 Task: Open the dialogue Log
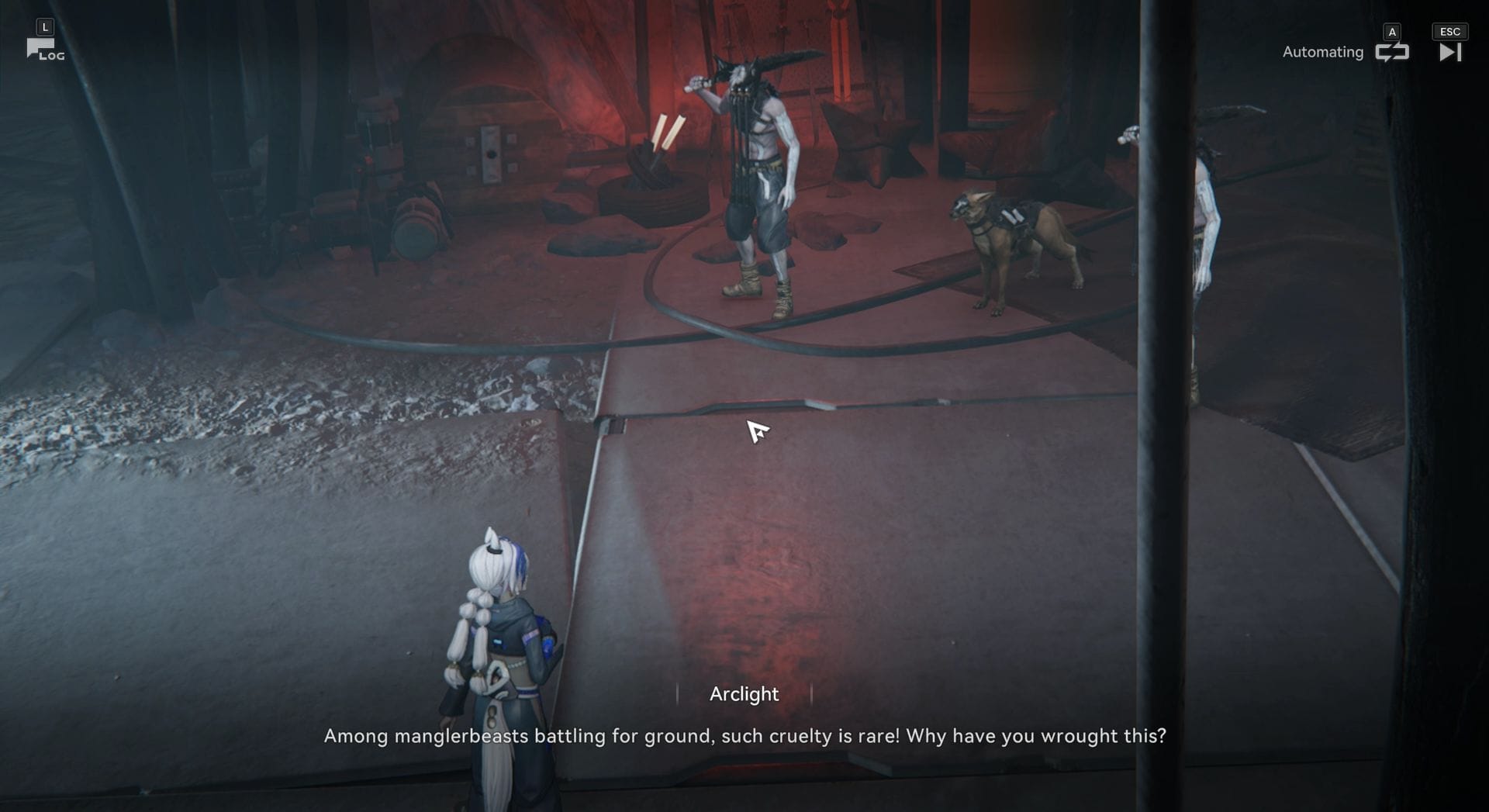click(44, 50)
